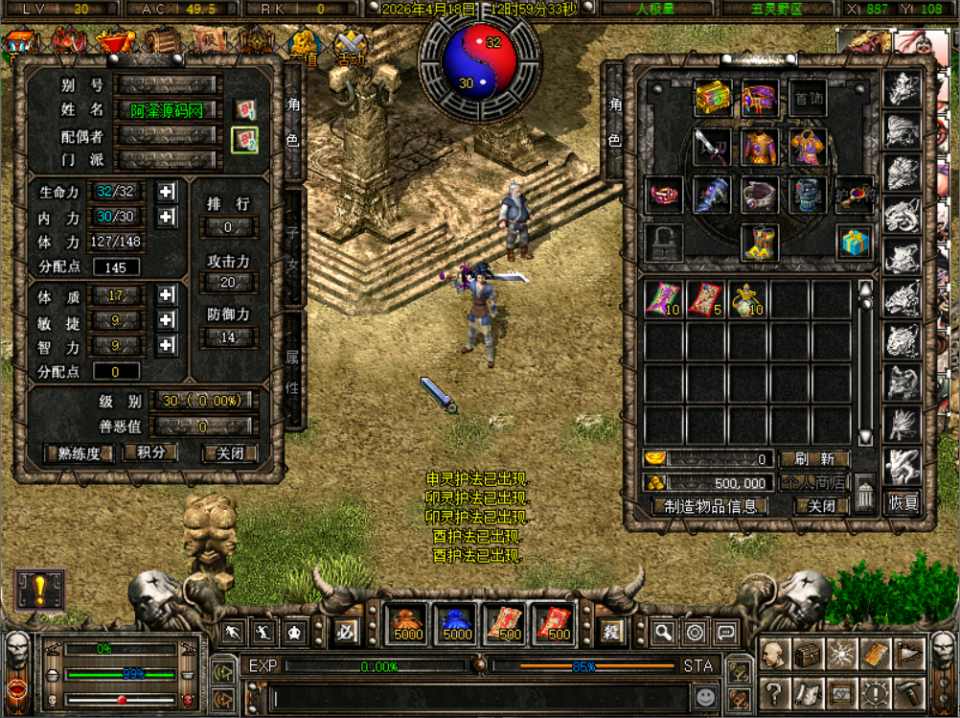This screenshot has height=718, width=960.
Task: Click the plus button beside 生命力
Action: [167, 191]
